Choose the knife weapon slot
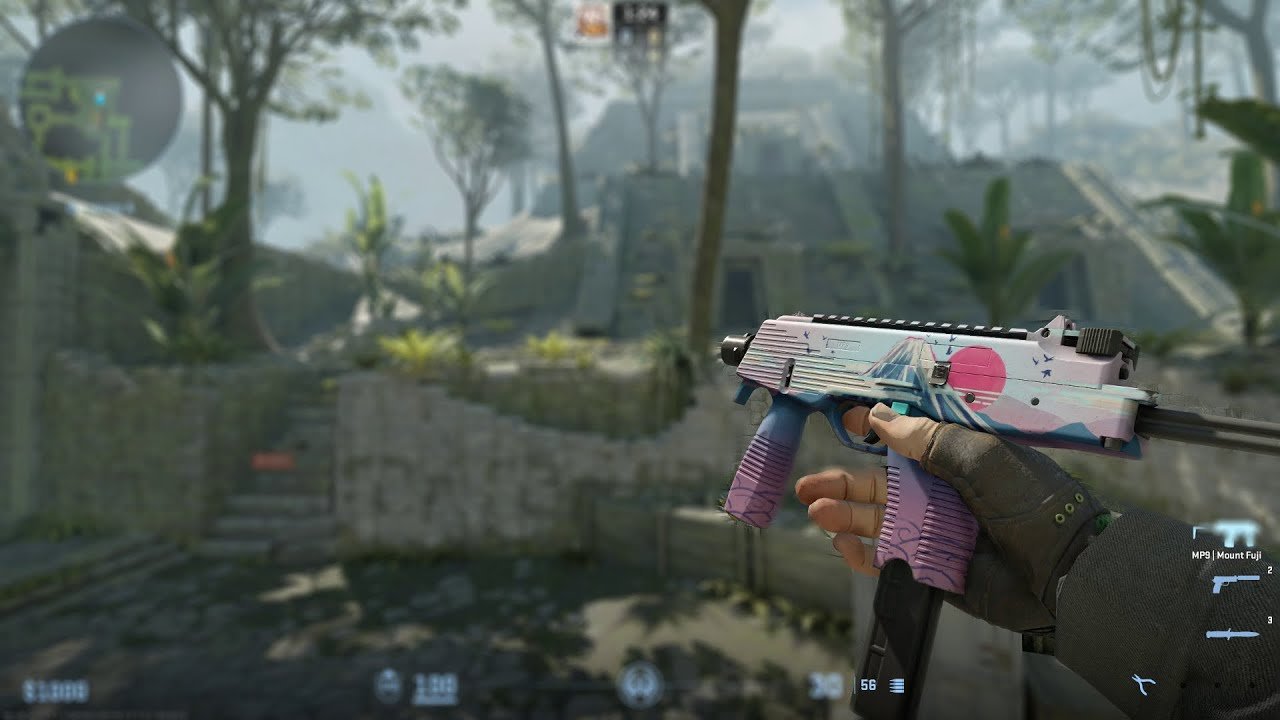The width and height of the screenshot is (1280, 720). coord(1232,634)
